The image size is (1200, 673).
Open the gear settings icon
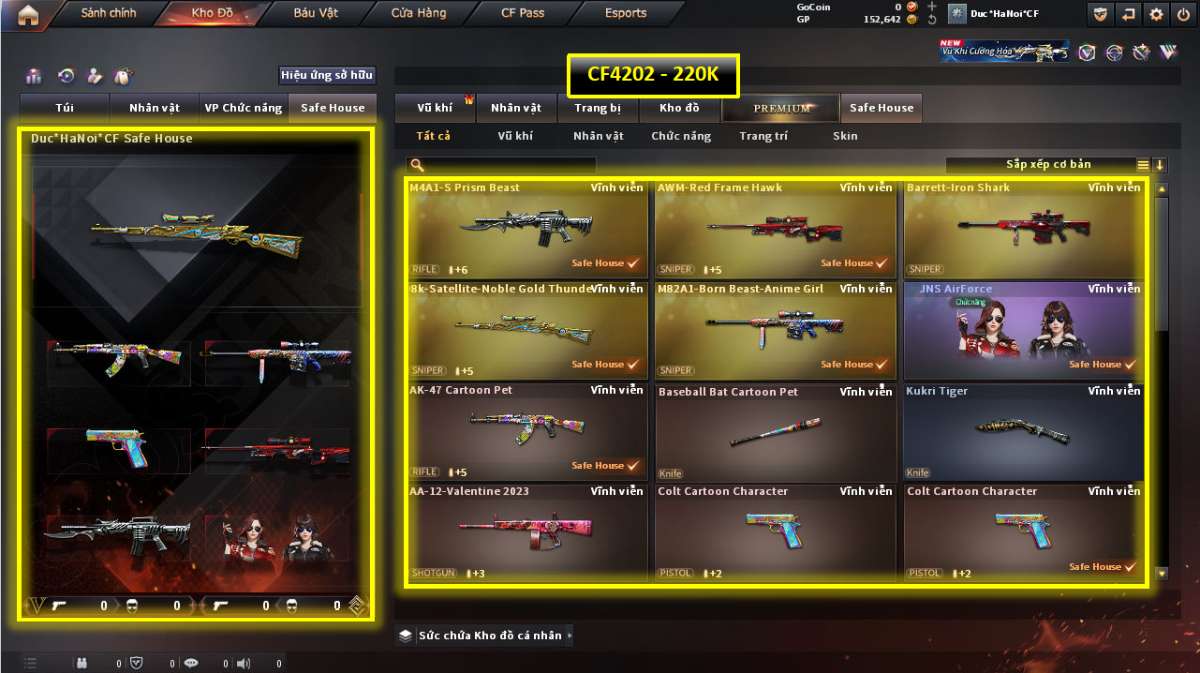tap(1157, 14)
